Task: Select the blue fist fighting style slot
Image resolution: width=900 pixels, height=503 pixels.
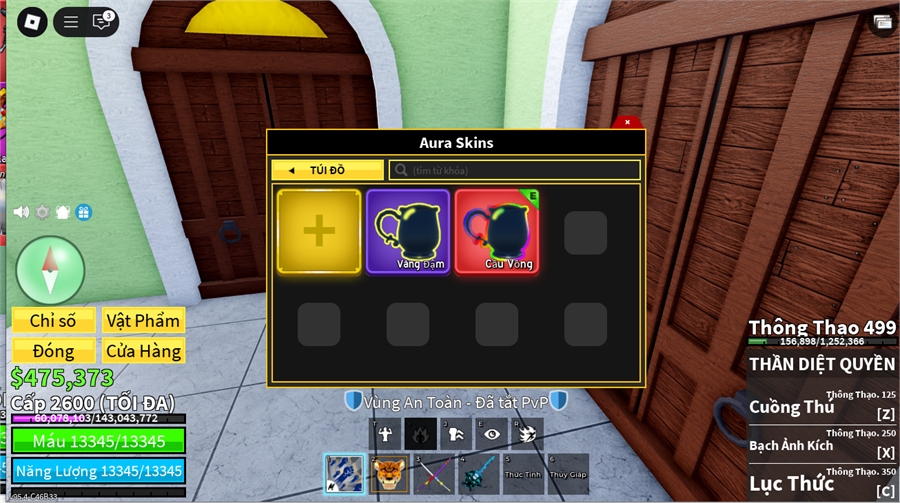Action: point(344,473)
